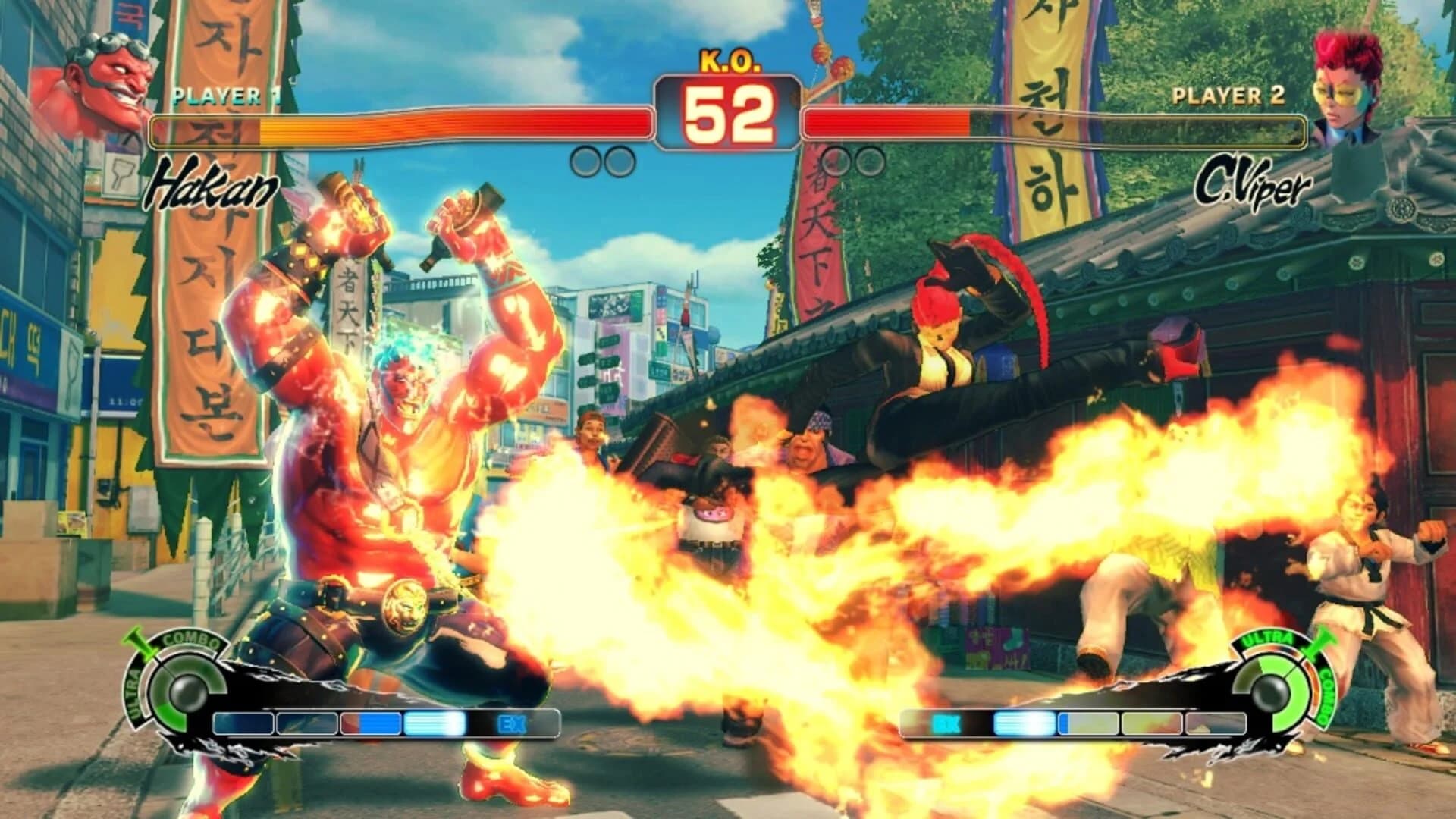Select the Player 2 label
This screenshot has height=819, width=1456.
click(1227, 96)
